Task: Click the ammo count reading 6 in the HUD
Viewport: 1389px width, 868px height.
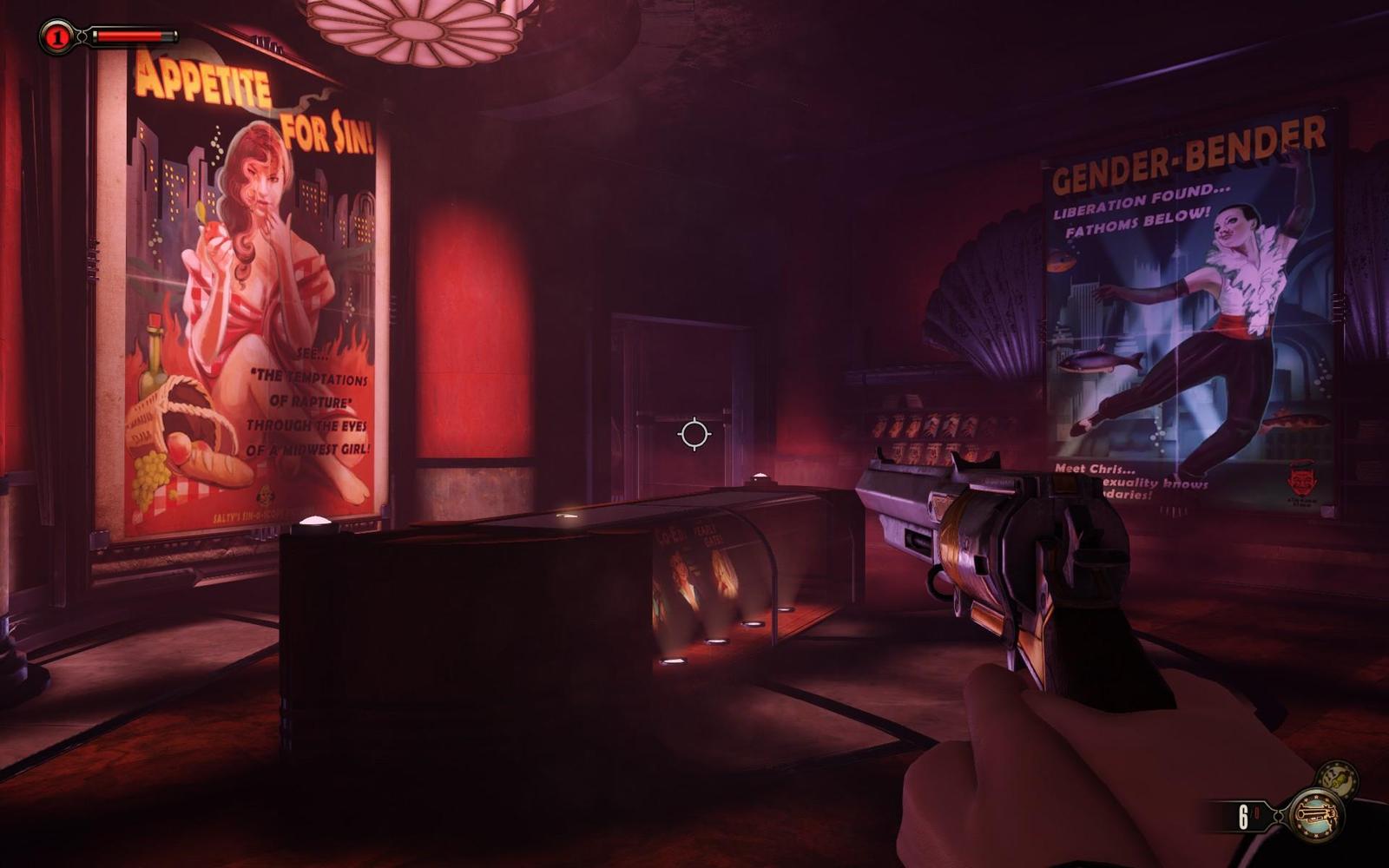Action: coord(1243,816)
